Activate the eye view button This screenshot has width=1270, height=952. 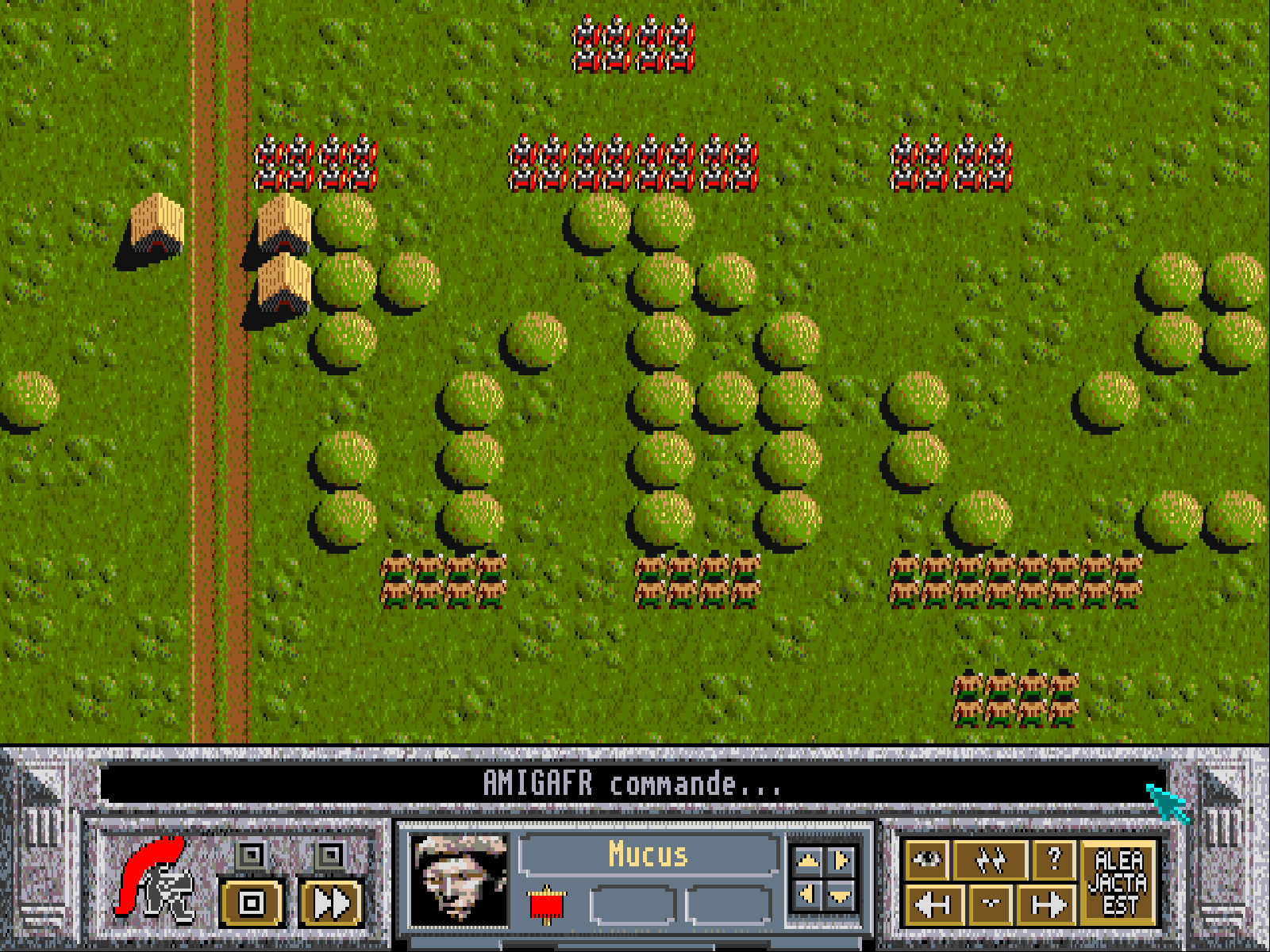[x=927, y=859]
